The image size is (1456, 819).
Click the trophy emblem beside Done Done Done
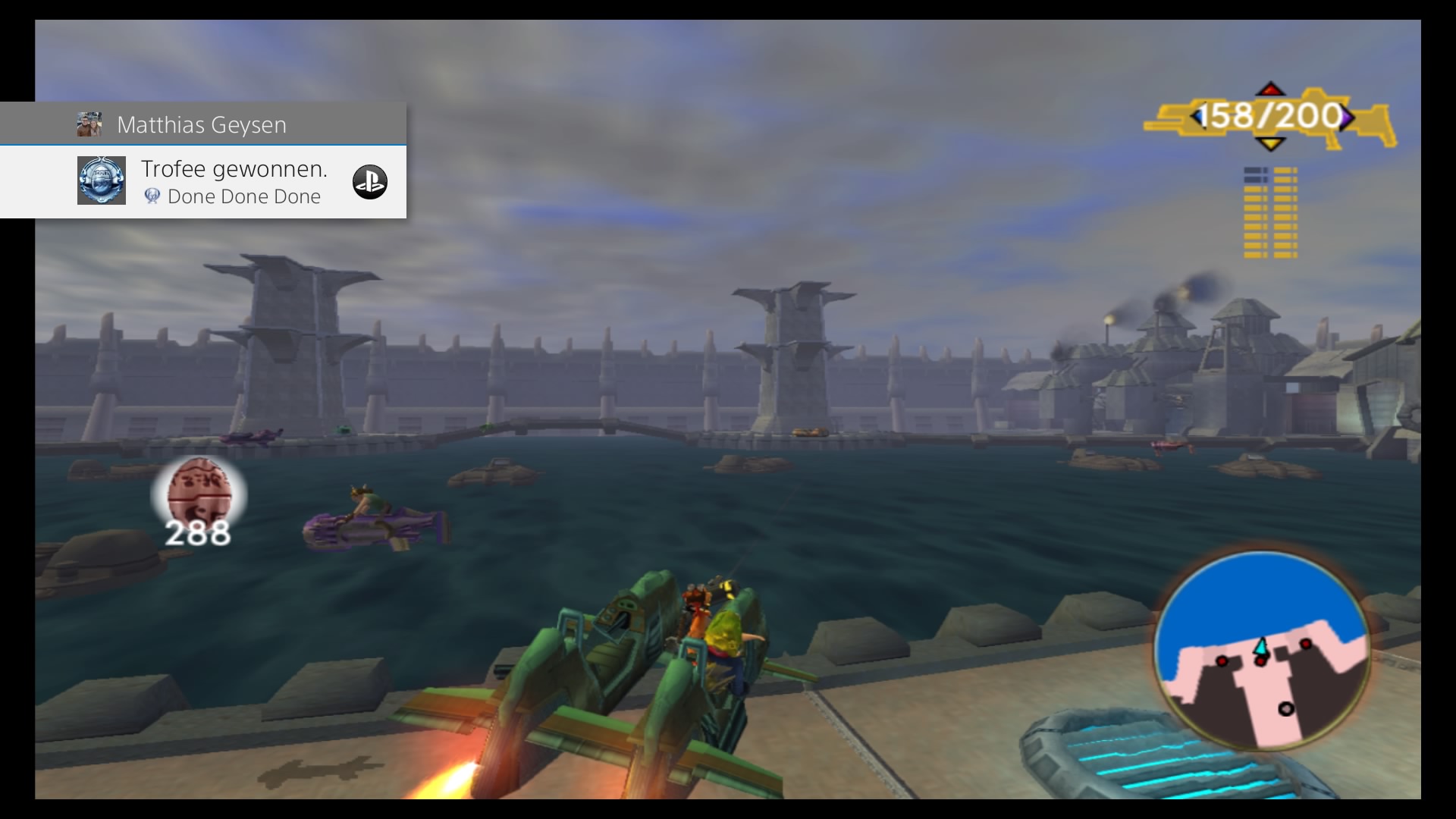coord(153,196)
